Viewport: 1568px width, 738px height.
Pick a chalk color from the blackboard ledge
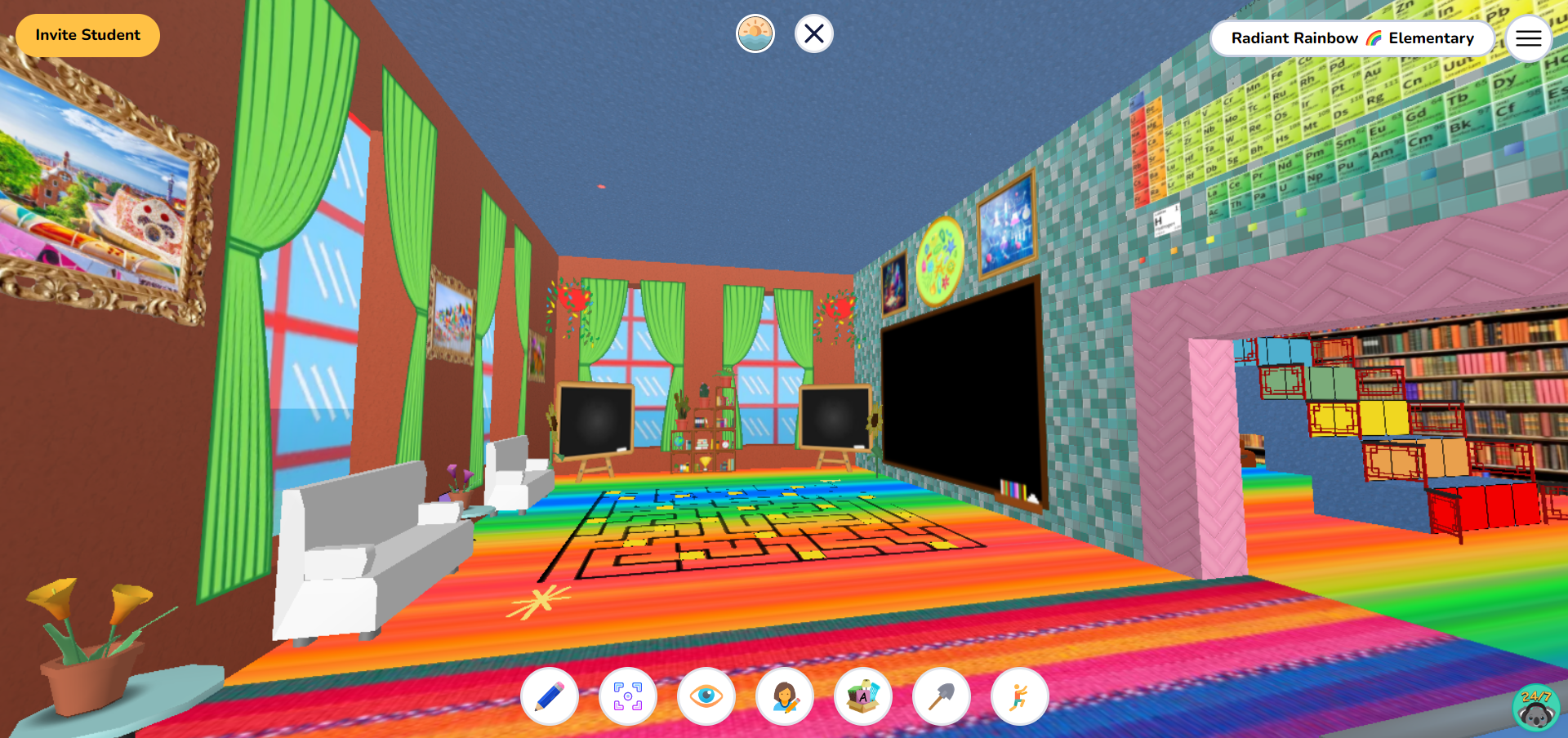pyautogui.click(x=1013, y=490)
